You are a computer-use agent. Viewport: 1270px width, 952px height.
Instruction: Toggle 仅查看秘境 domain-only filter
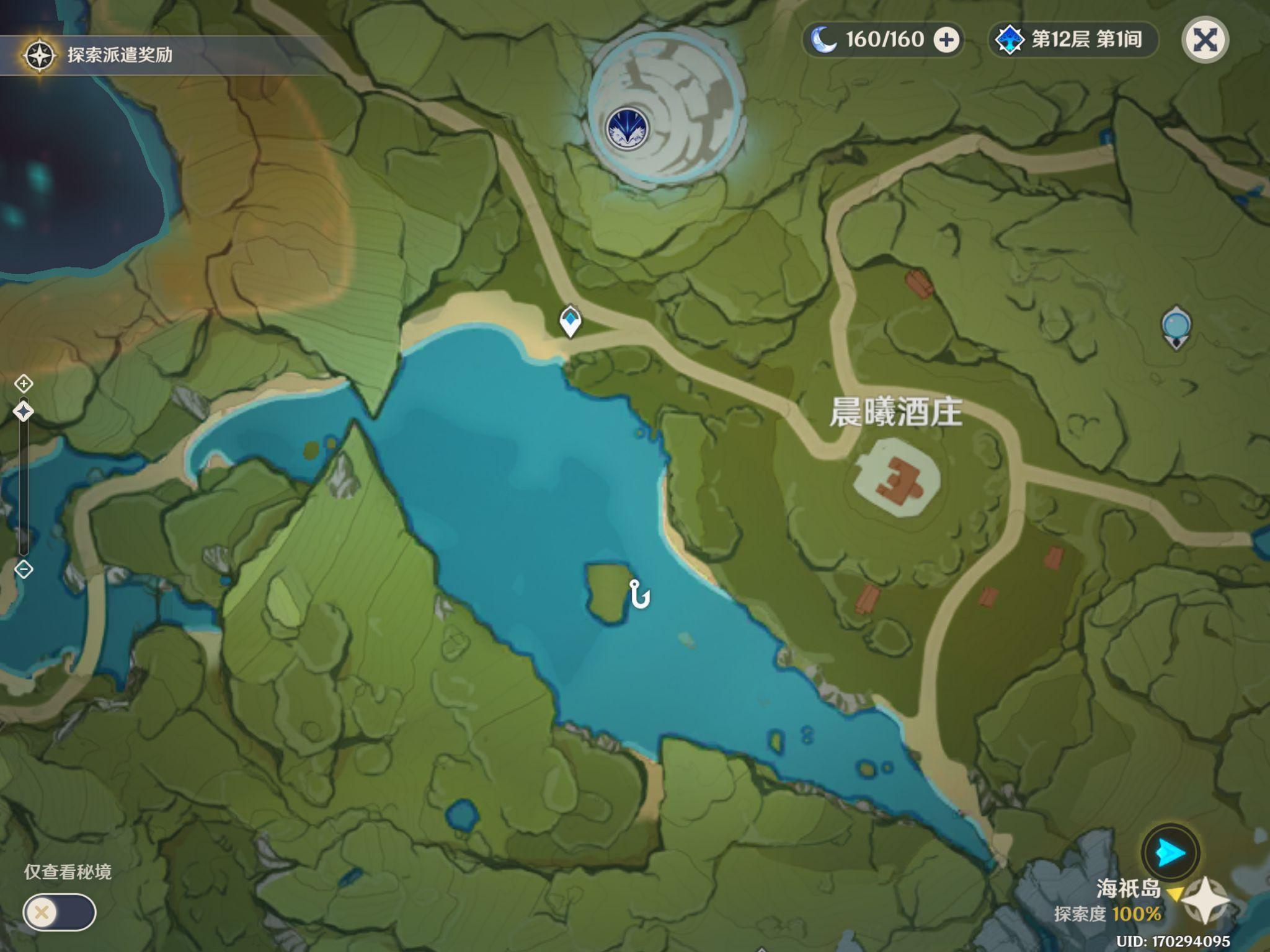tap(59, 912)
